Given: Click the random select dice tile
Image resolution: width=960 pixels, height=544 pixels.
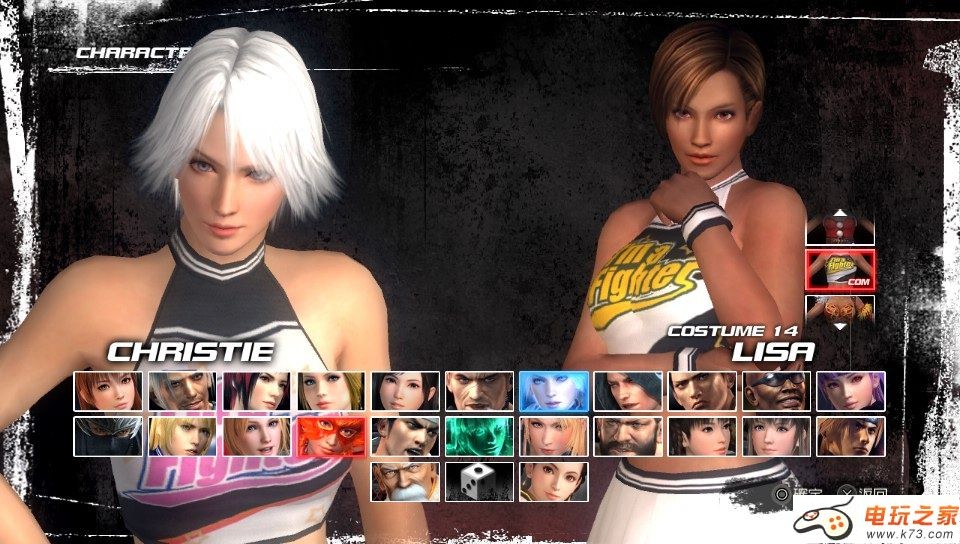Looking at the screenshot, I should point(479,482).
